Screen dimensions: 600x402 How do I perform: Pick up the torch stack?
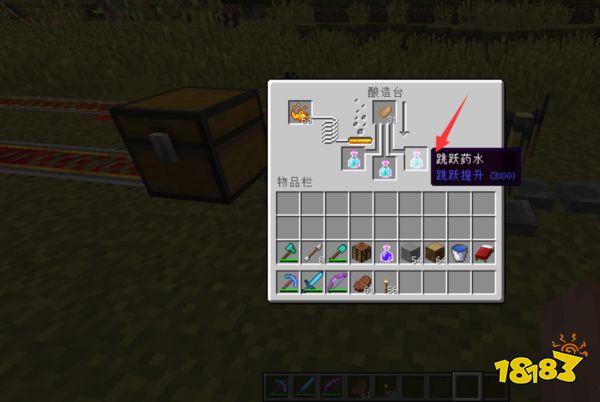[384, 282]
